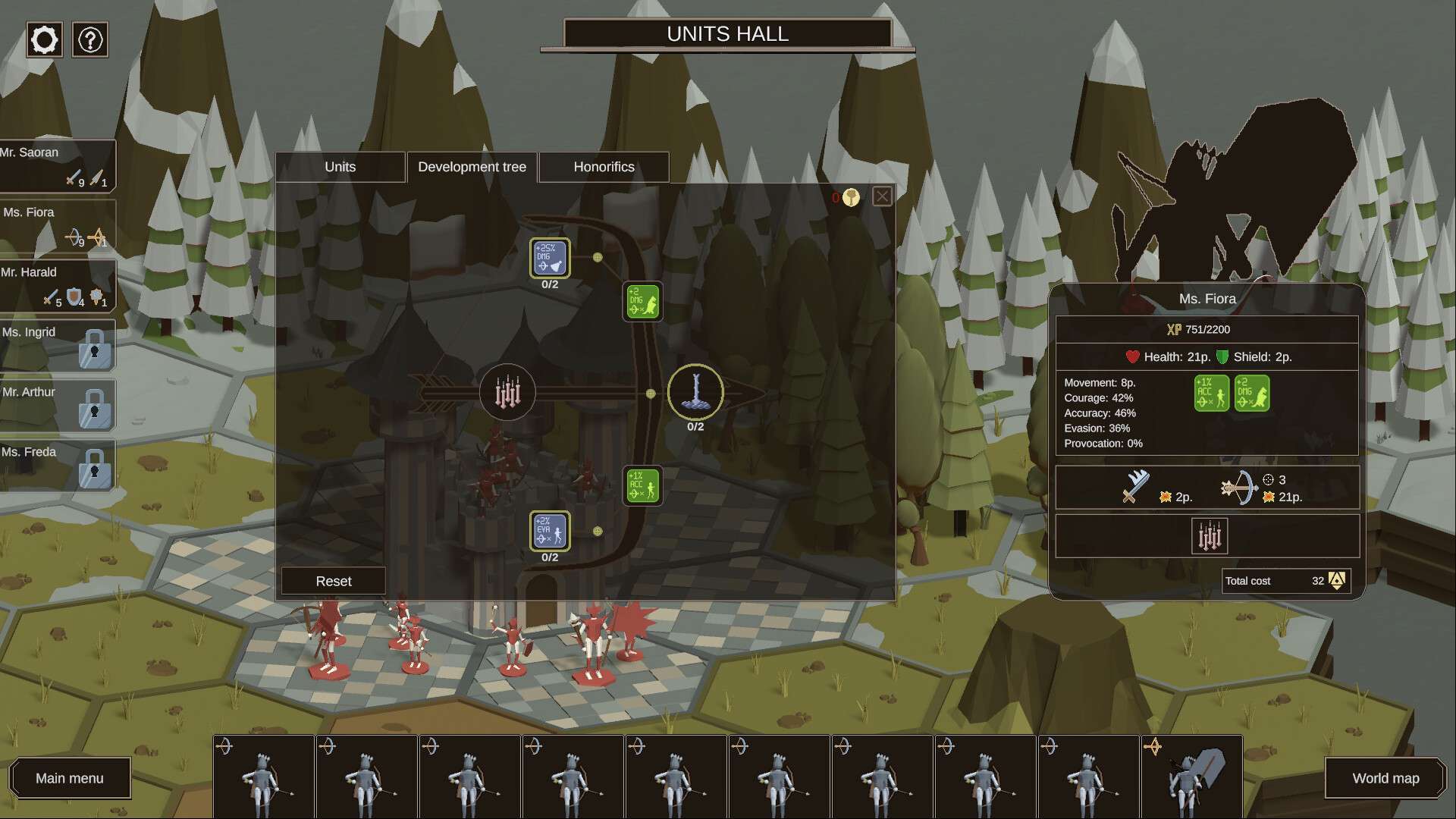Viewport: 1456px width, 819px height.
Task: Select Mr. Harald from the unit list
Action: pos(57,285)
